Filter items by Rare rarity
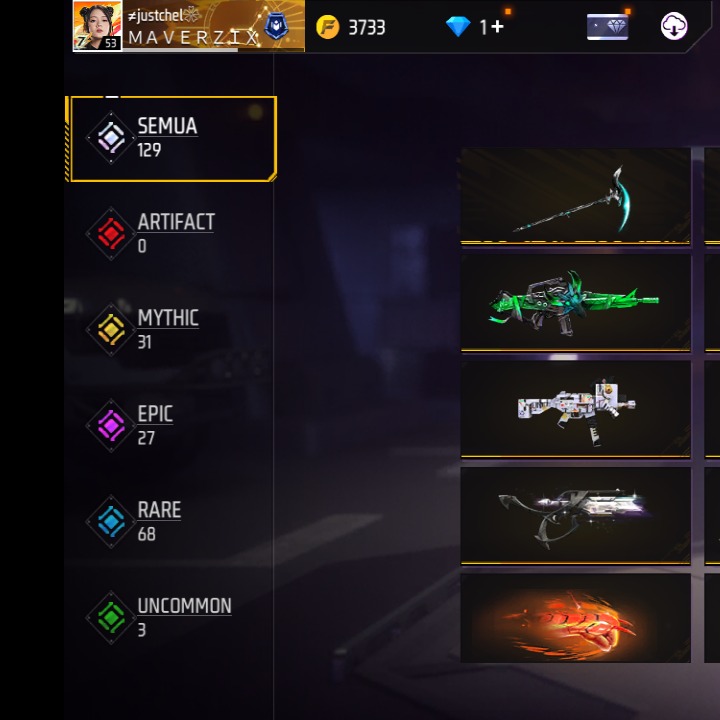The height and width of the screenshot is (720, 720). 170,521
